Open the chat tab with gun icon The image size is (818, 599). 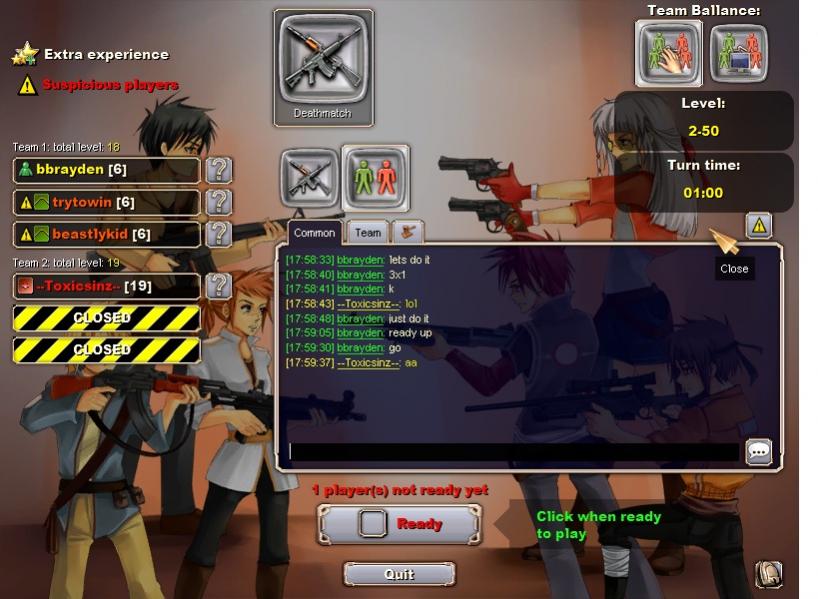[x=407, y=232]
